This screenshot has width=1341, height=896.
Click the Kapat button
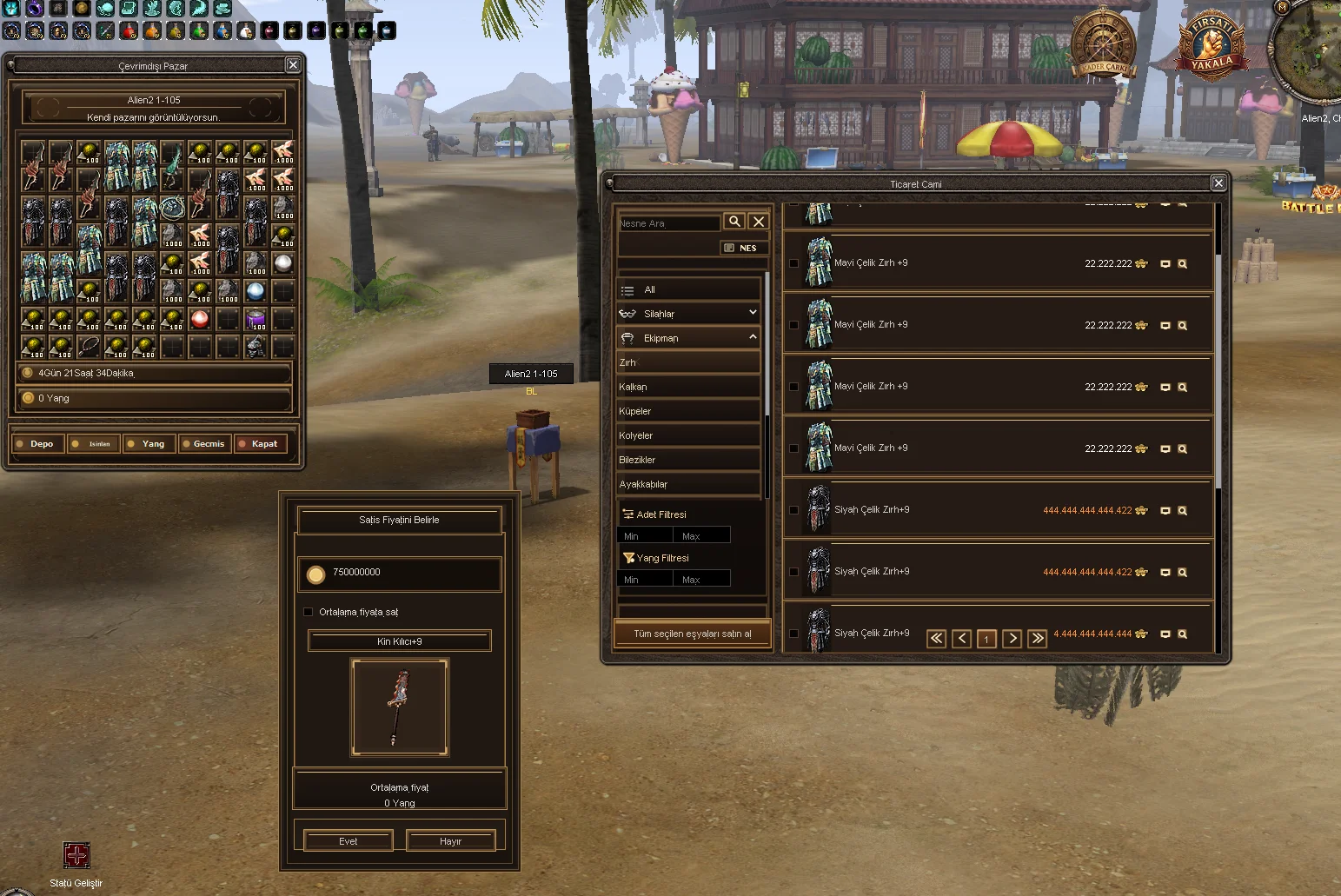260,444
